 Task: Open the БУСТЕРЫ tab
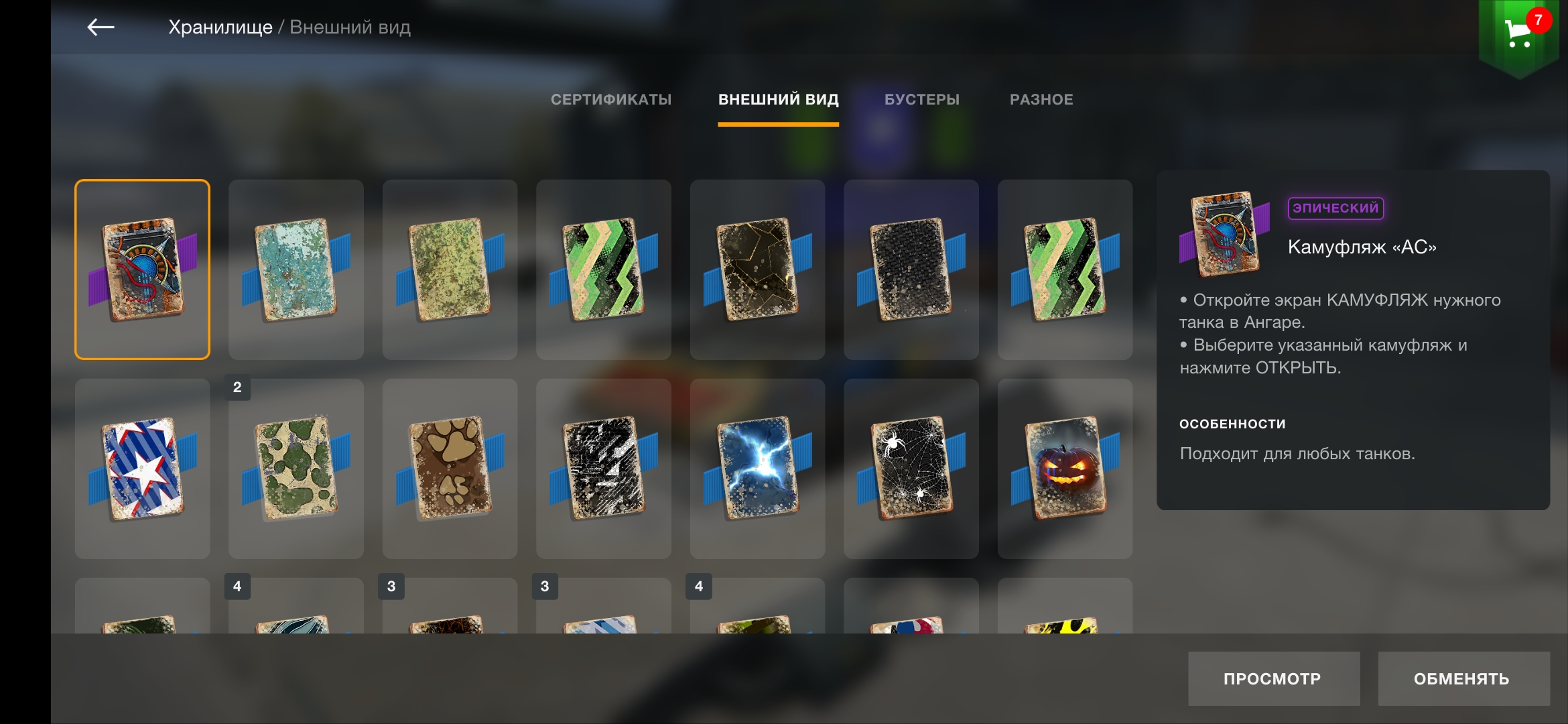921,100
